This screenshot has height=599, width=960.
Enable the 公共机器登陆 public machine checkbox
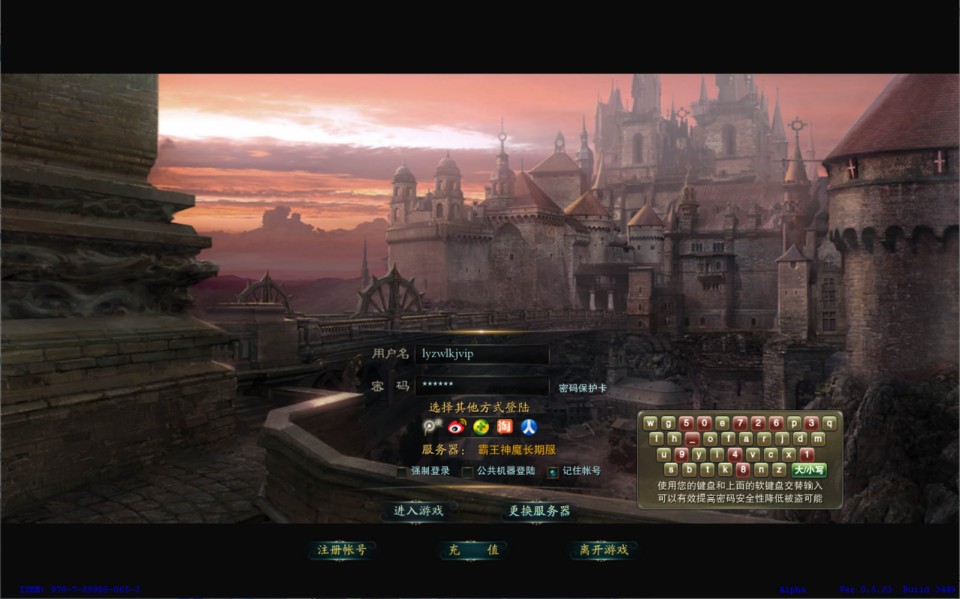click(467, 471)
